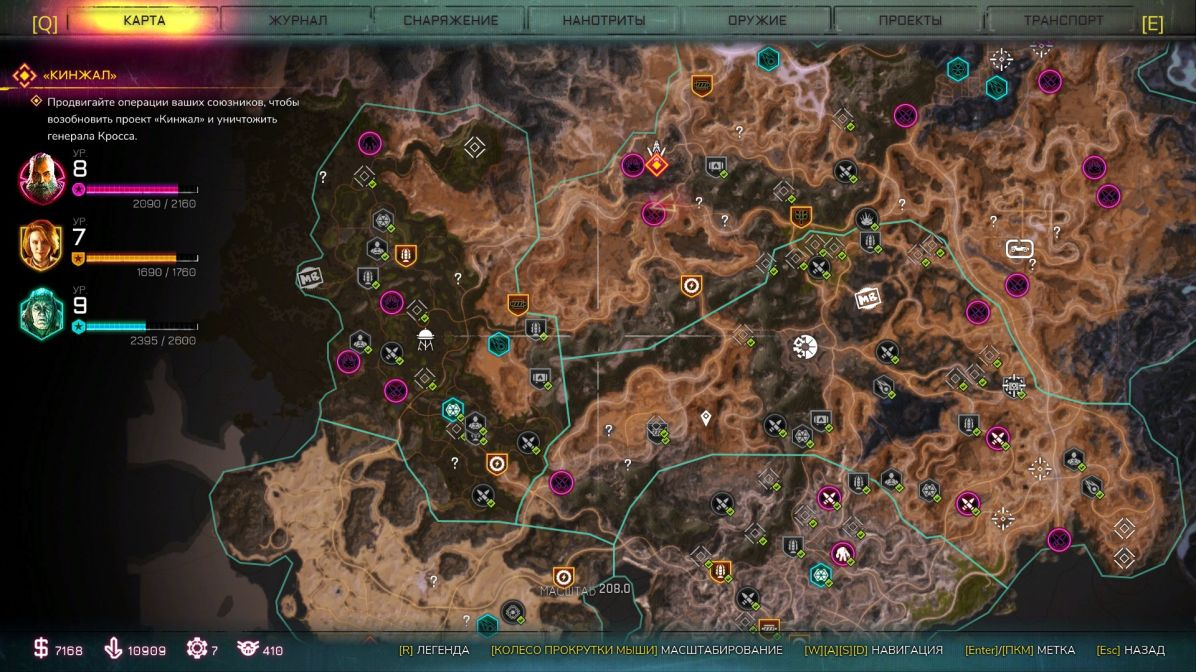Select the white location pin marker
This screenshot has width=1196, height=672.
(x=706, y=417)
